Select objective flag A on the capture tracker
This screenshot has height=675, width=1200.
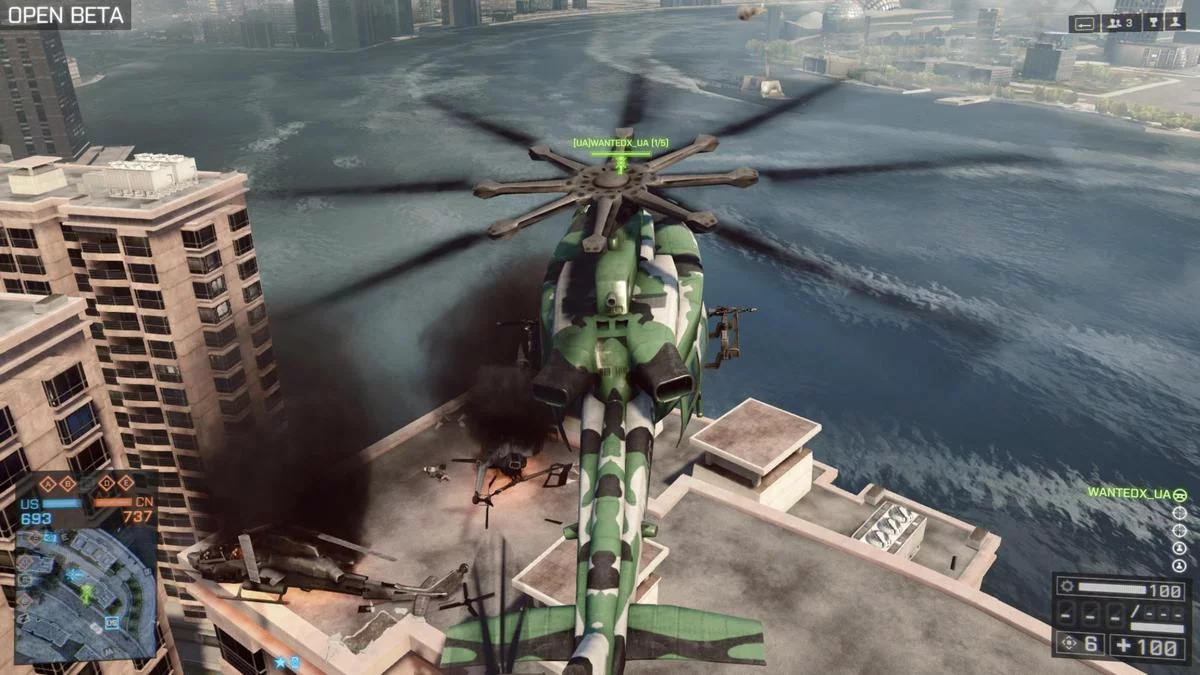(47, 484)
